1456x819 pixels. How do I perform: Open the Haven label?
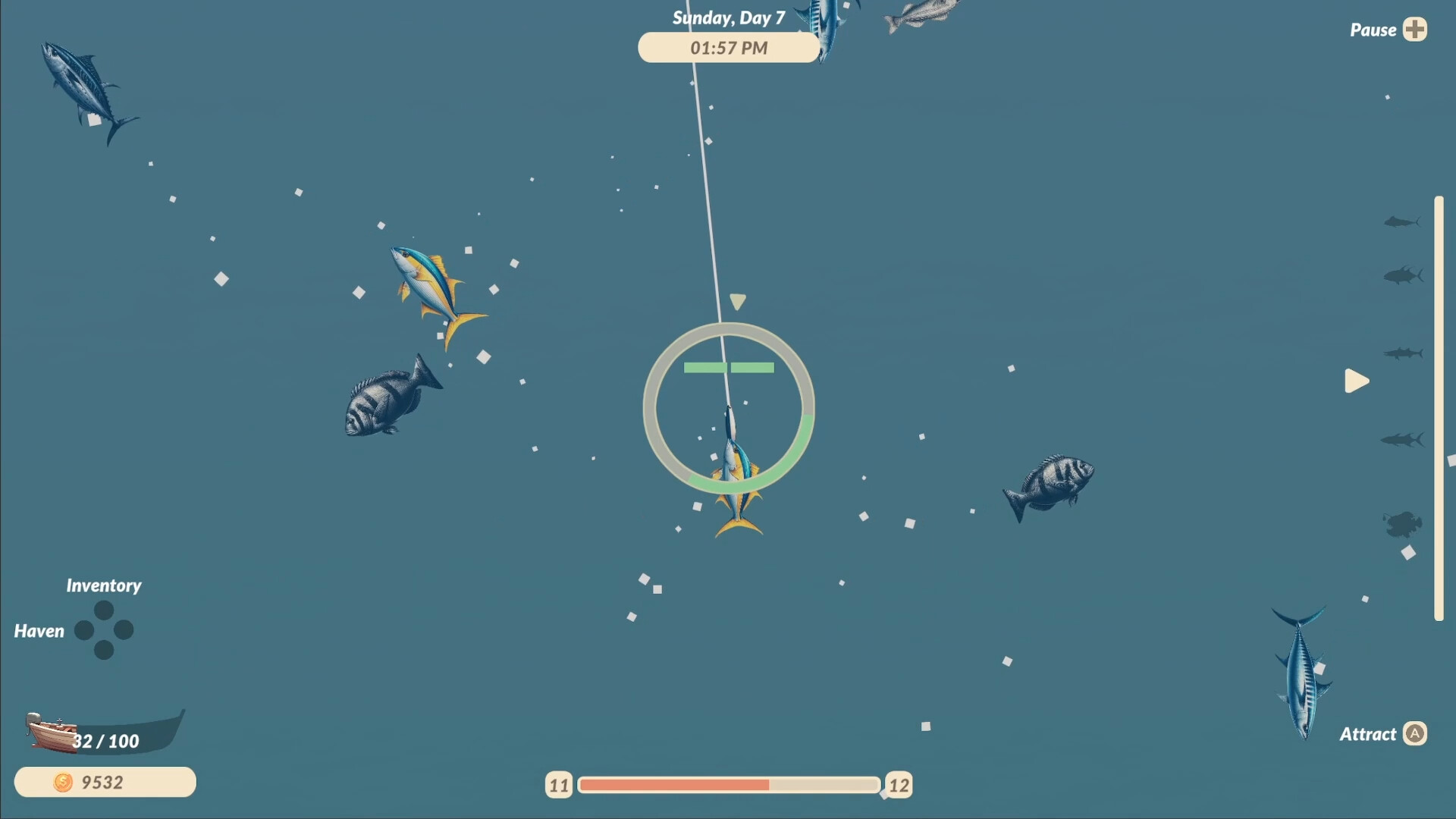click(39, 630)
